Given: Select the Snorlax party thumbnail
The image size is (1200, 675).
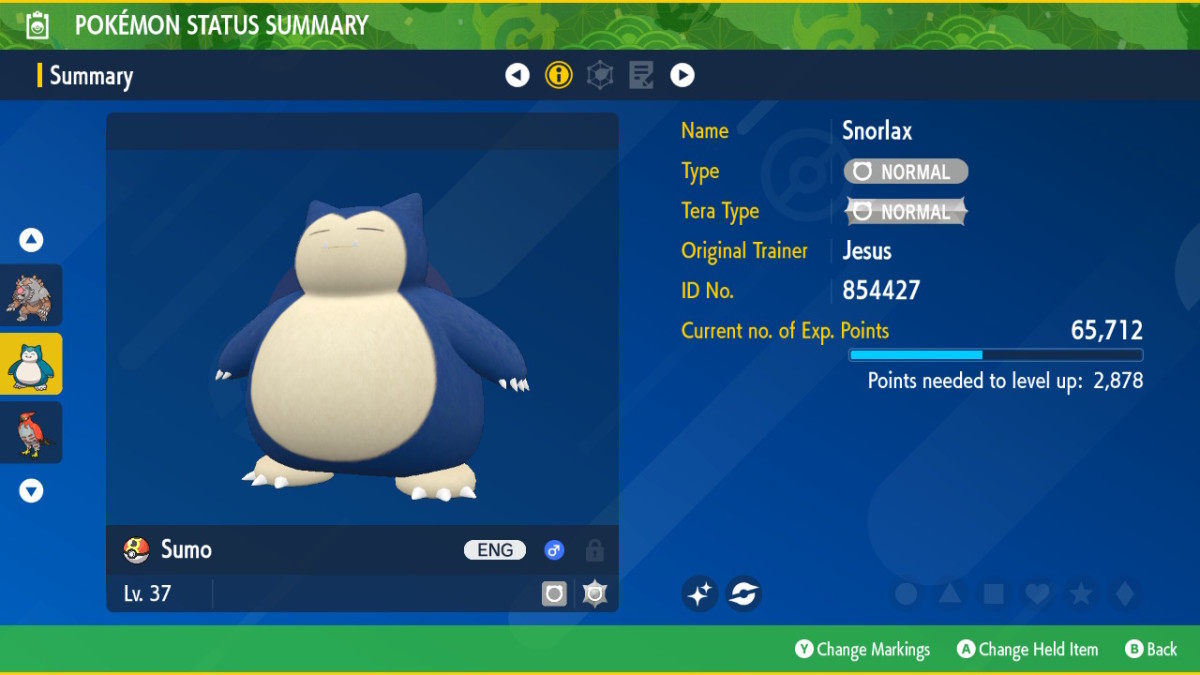Looking at the screenshot, I should (31, 364).
